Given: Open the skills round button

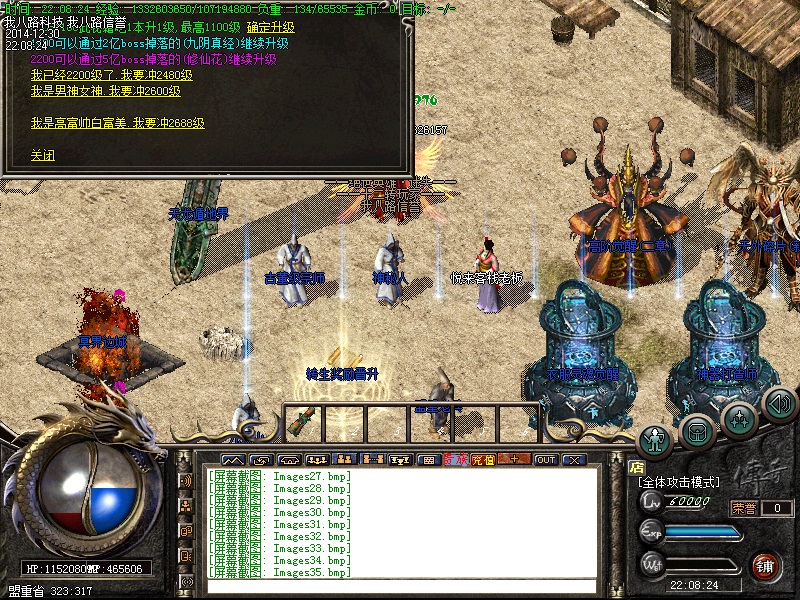Looking at the screenshot, I should (x=739, y=417).
